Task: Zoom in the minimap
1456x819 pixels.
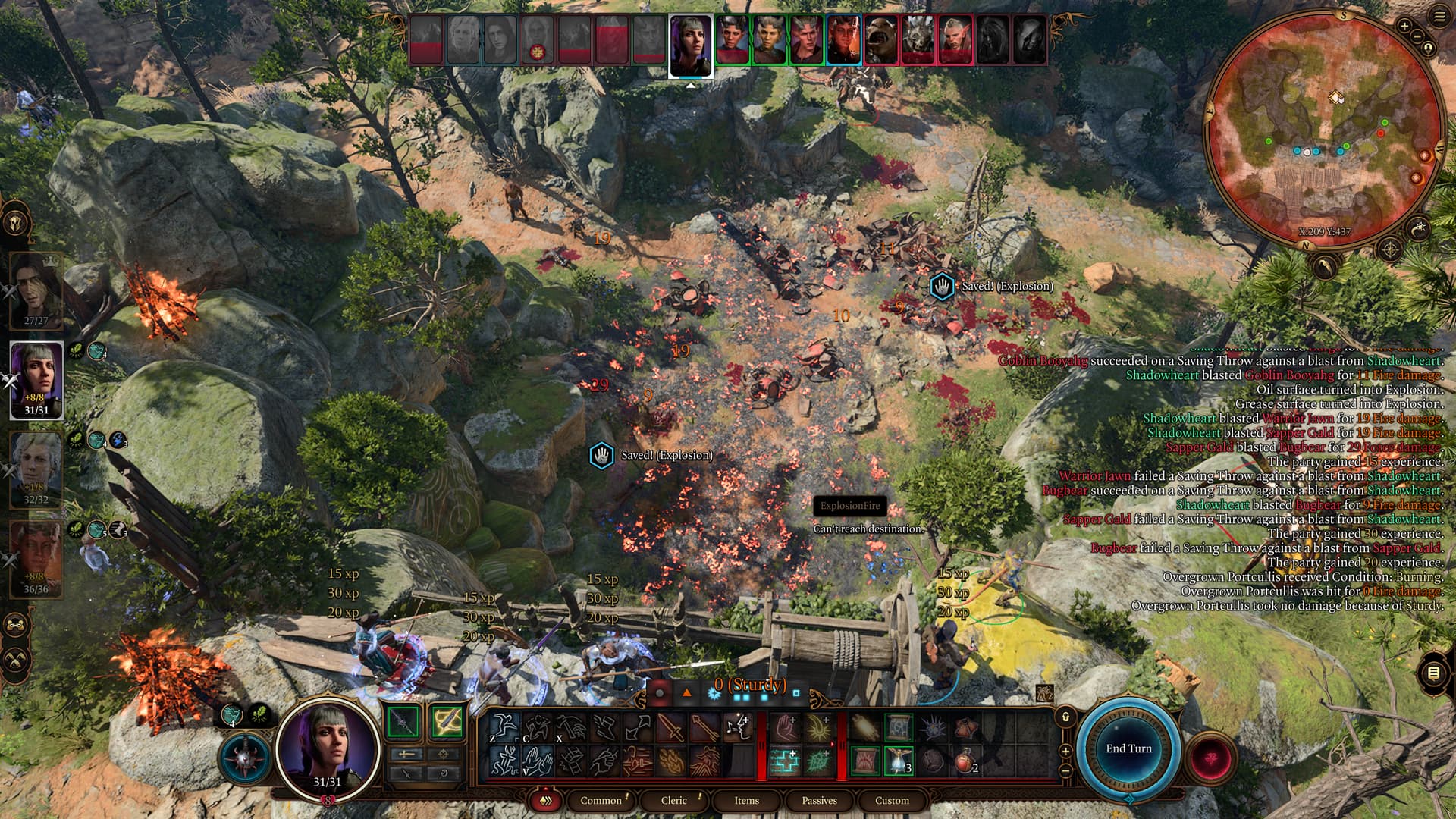Action: 1404,27
